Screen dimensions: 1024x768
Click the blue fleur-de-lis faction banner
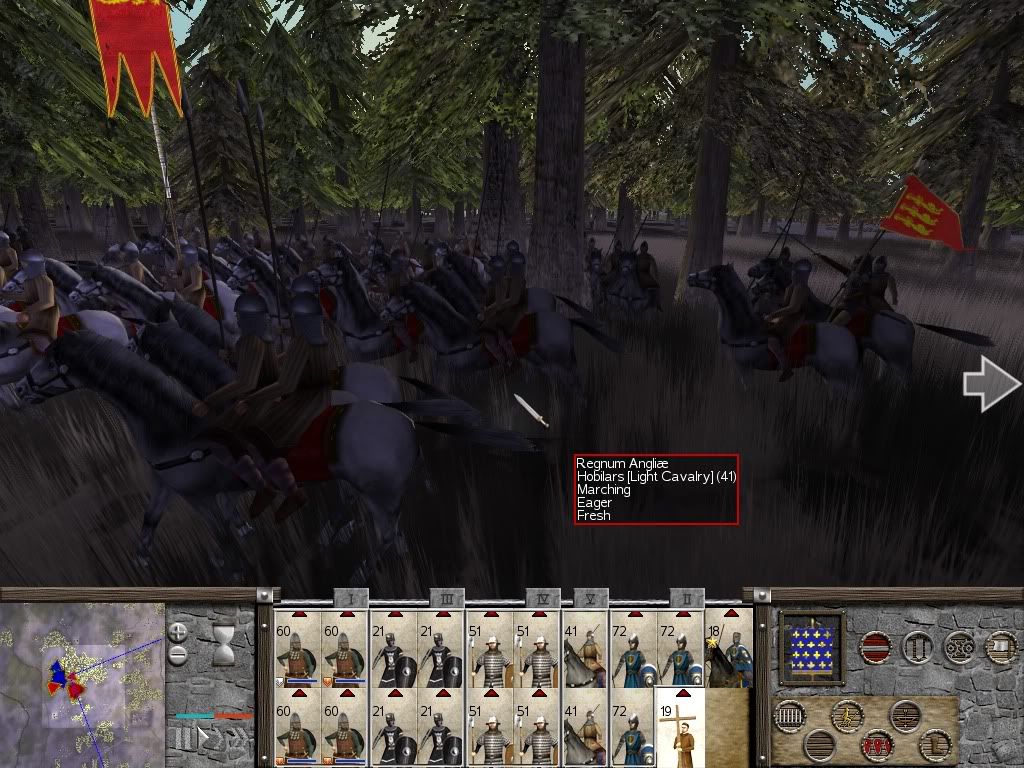811,646
